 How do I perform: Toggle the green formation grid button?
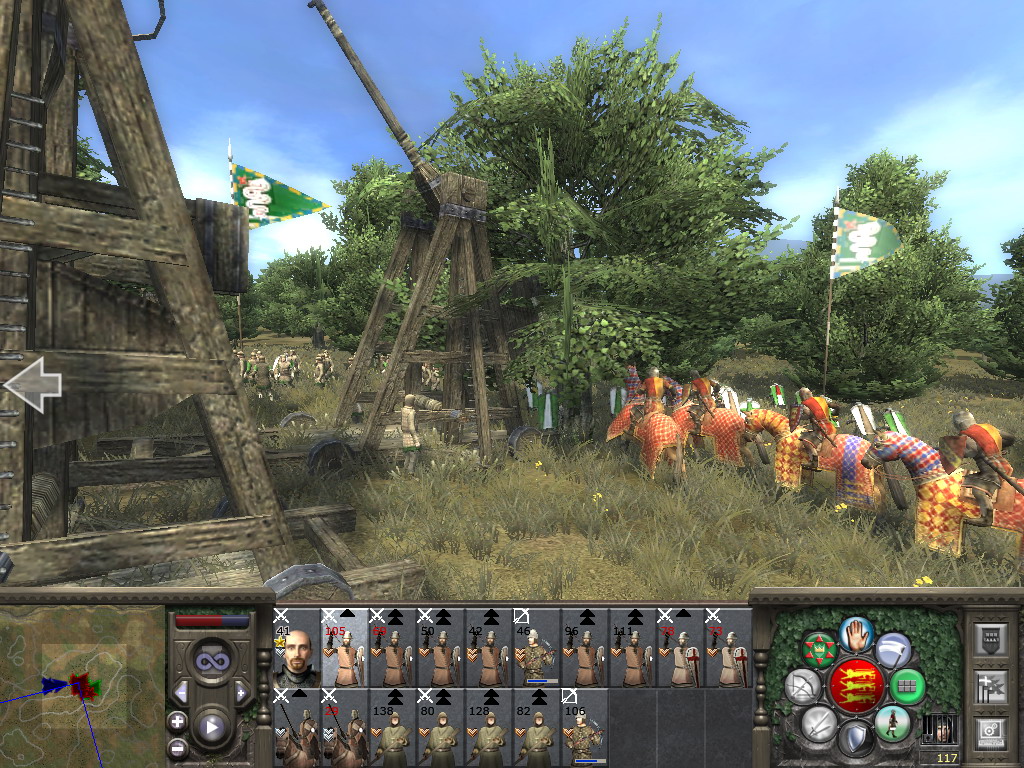click(908, 687)
